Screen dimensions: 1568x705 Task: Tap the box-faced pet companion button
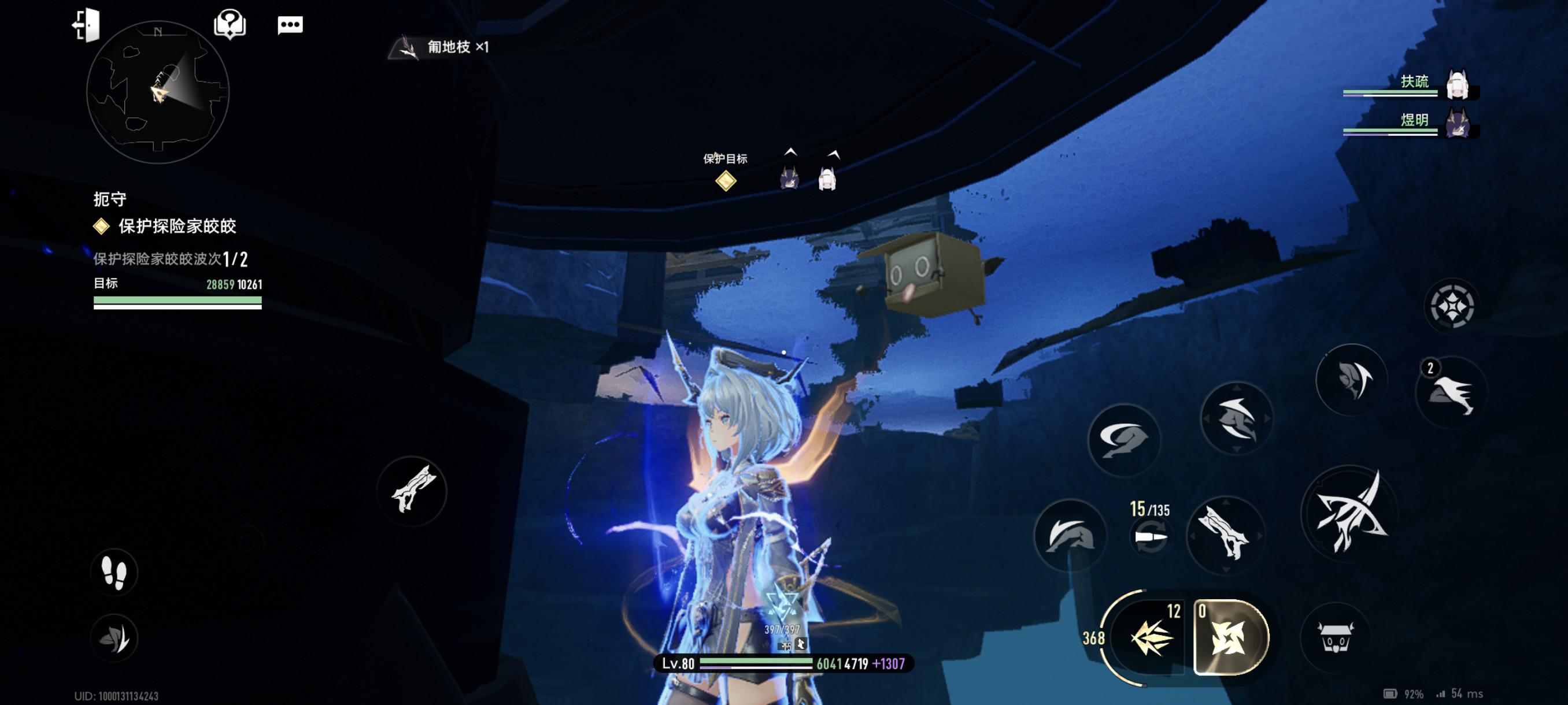[1334, 637]
